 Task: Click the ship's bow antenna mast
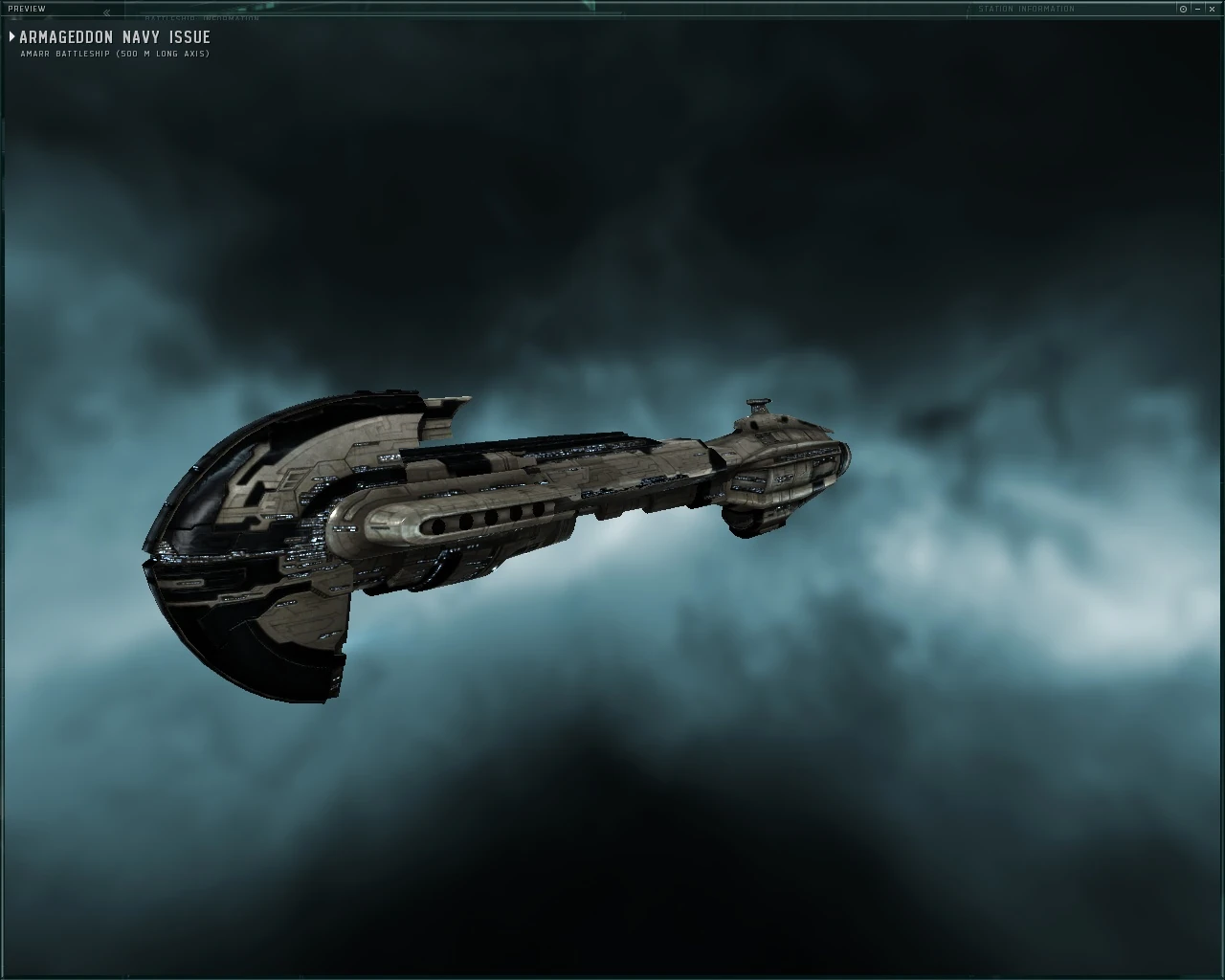click(757, 406)
